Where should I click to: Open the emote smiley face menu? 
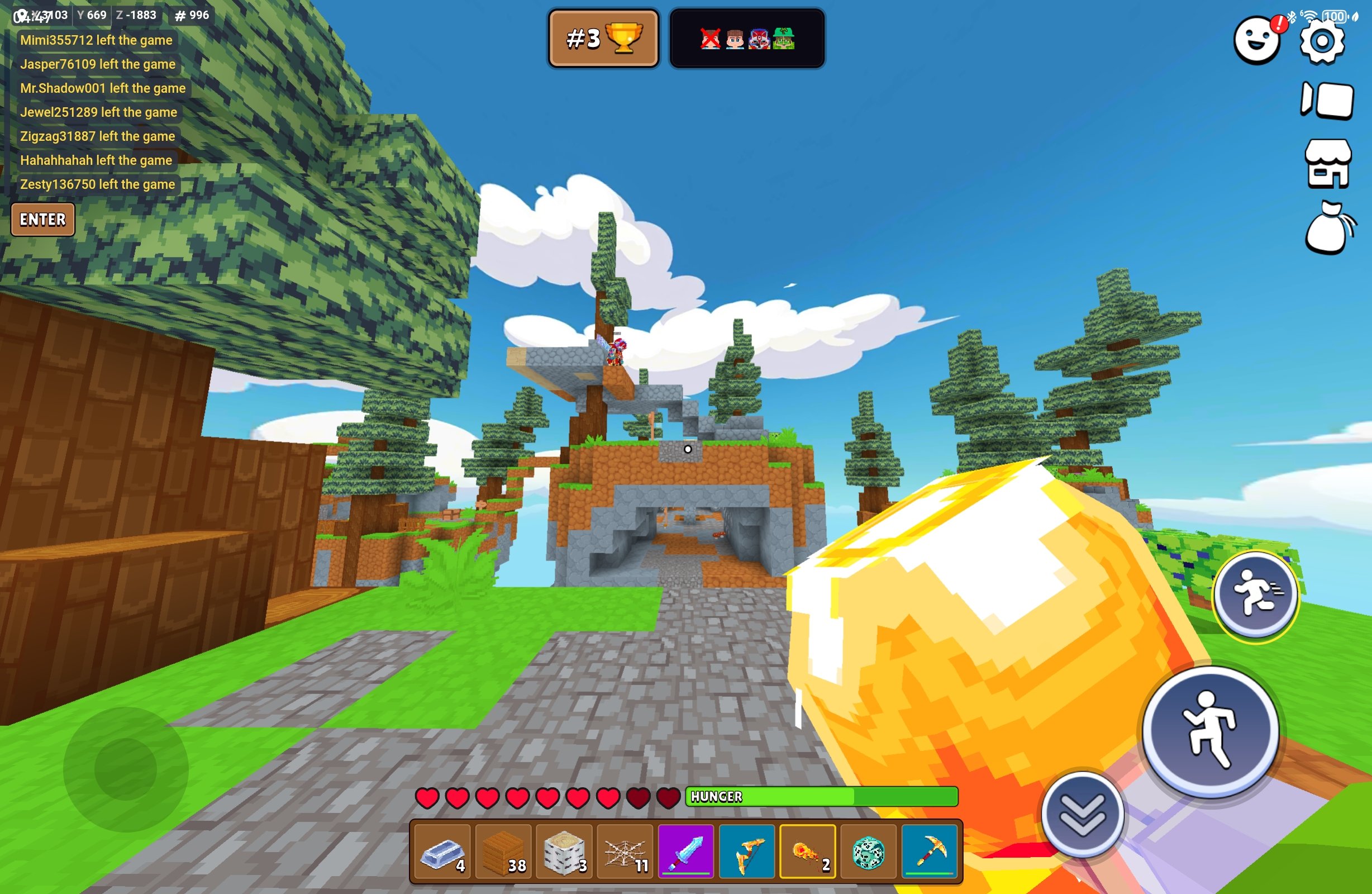[x=1257, y=40]
